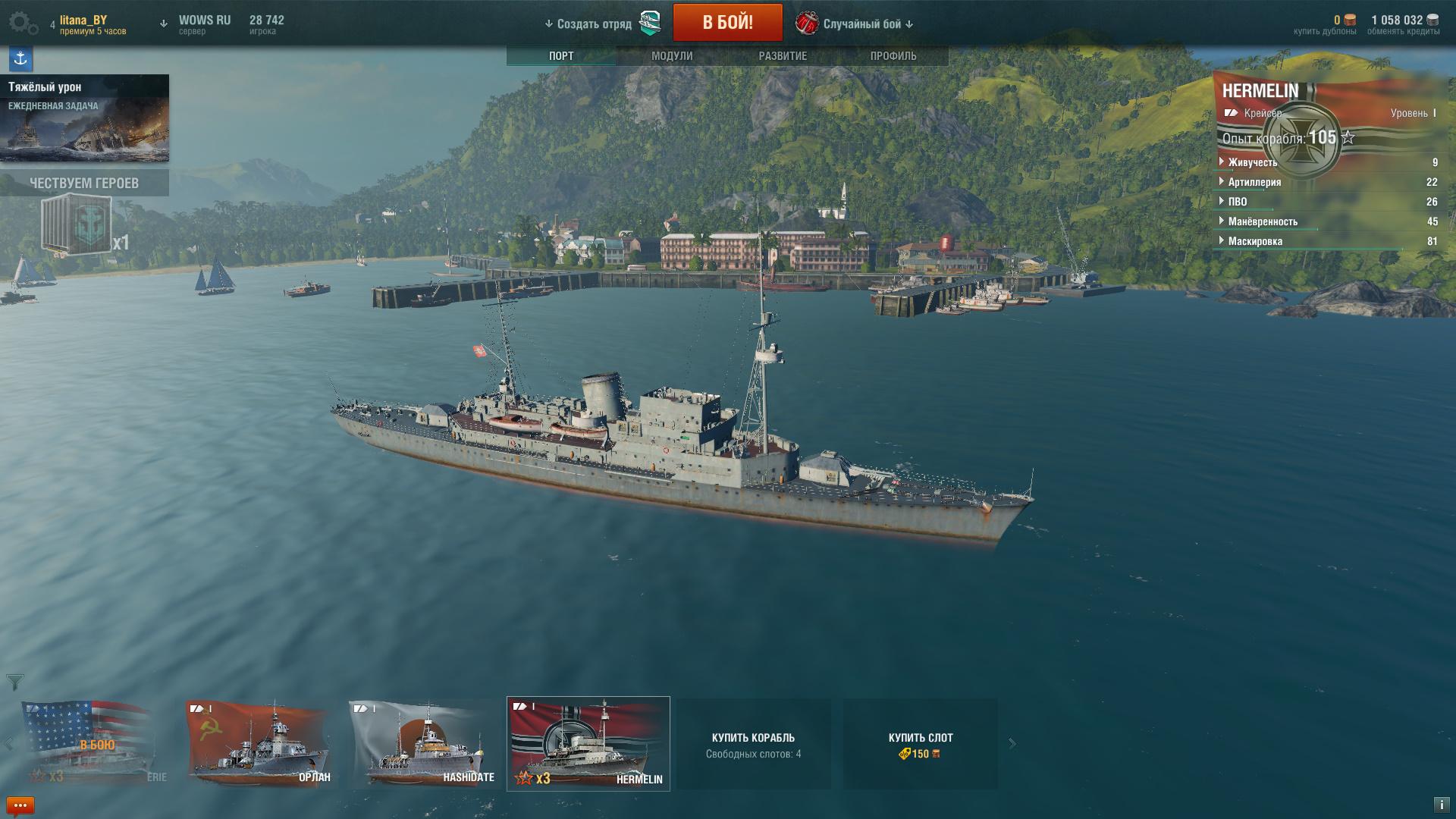The height and width of the screenshot is (819, 1456).
Task: Choose the Hashidate ship card
Action: pos(423,744)
